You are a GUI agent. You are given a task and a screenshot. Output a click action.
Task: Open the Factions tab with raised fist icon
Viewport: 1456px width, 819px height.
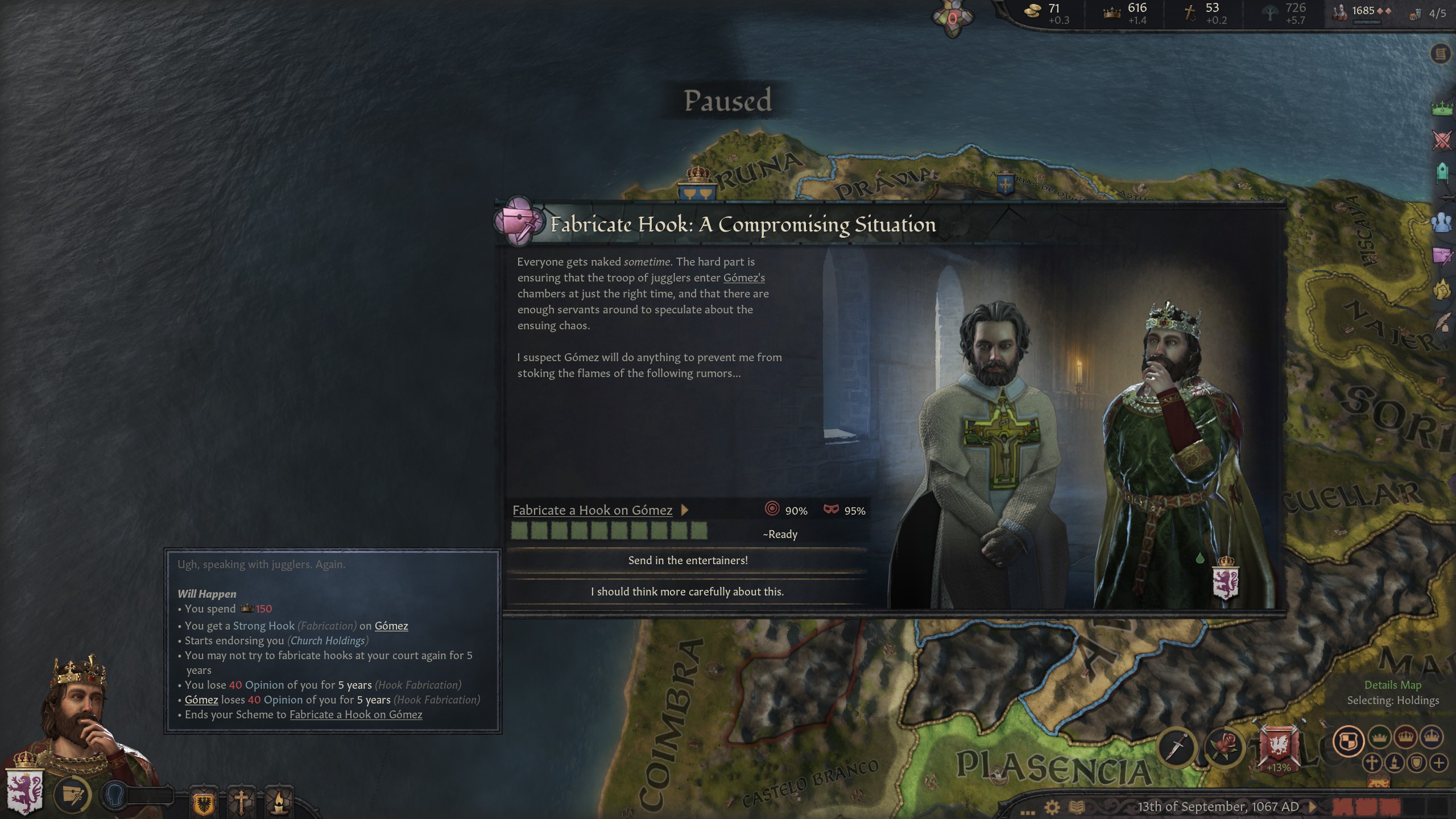click(x=1442, y=290)
